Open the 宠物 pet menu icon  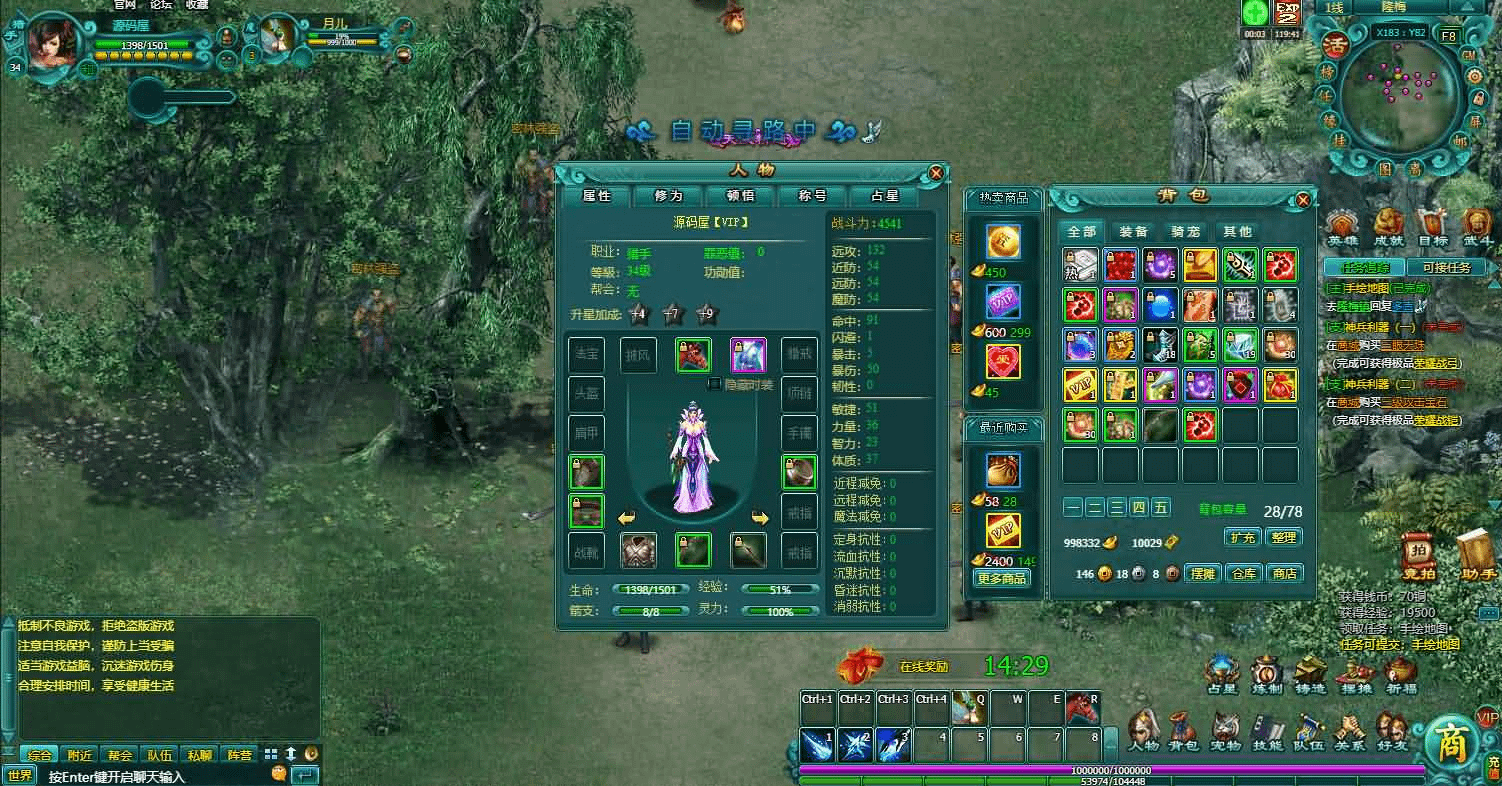click(1226, 733)
